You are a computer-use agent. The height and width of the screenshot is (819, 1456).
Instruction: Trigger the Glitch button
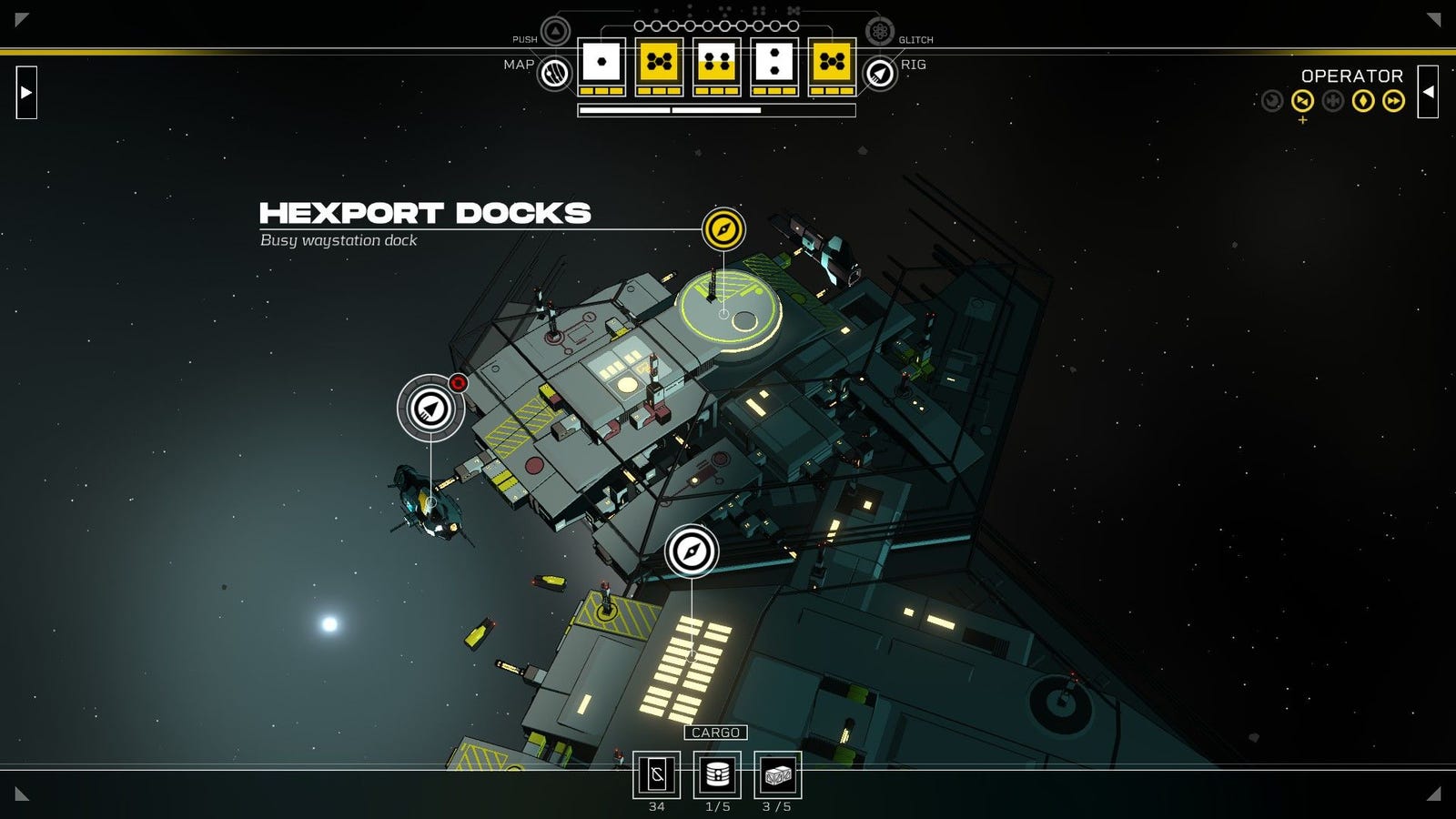879,32
